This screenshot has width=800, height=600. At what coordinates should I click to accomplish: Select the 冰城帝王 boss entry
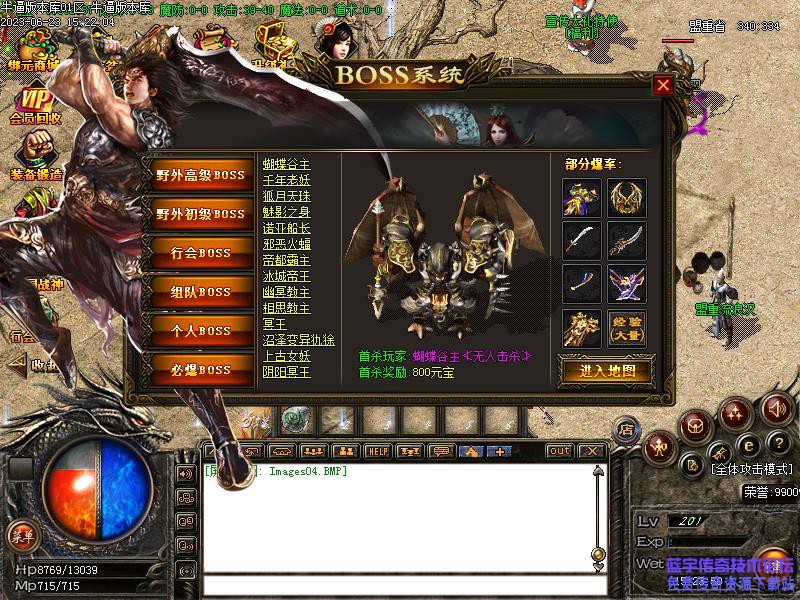(286, 276)
